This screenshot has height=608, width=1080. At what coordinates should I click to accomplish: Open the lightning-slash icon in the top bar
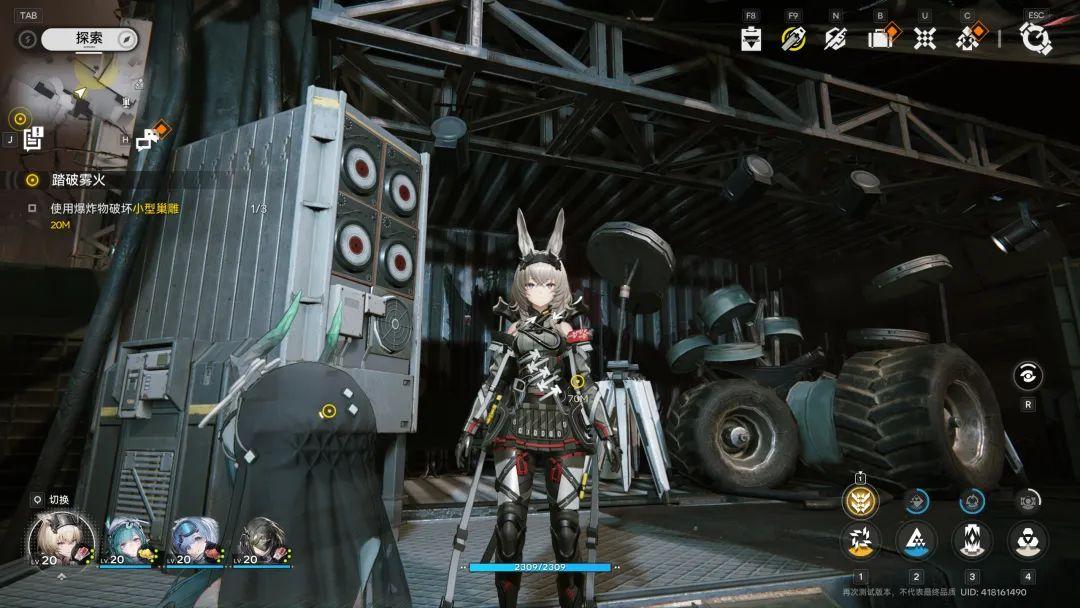pyautogui.click(x=835, y=39)
